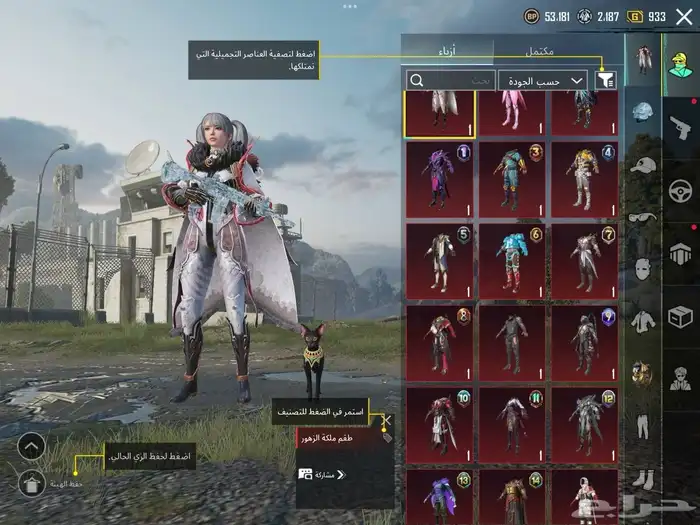Show the cap headwear category
The height and width of the screenshot is (525, 700).
[x=643, y=165]
